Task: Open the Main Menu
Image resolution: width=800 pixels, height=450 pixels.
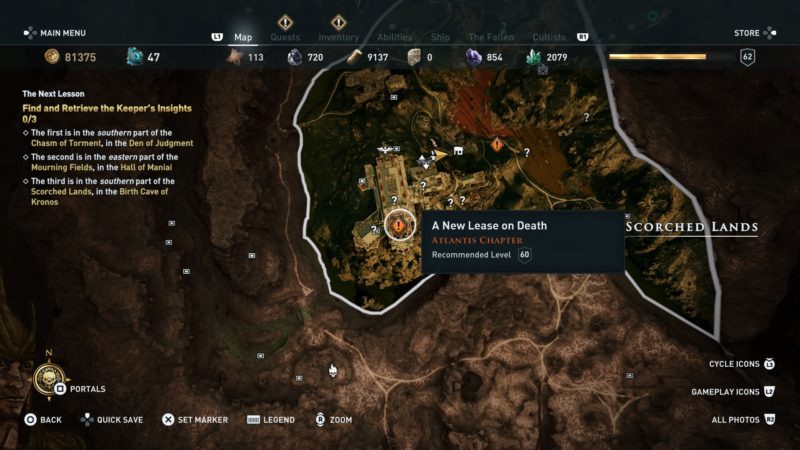Action: pyautogui.click(x=60, y=33)
